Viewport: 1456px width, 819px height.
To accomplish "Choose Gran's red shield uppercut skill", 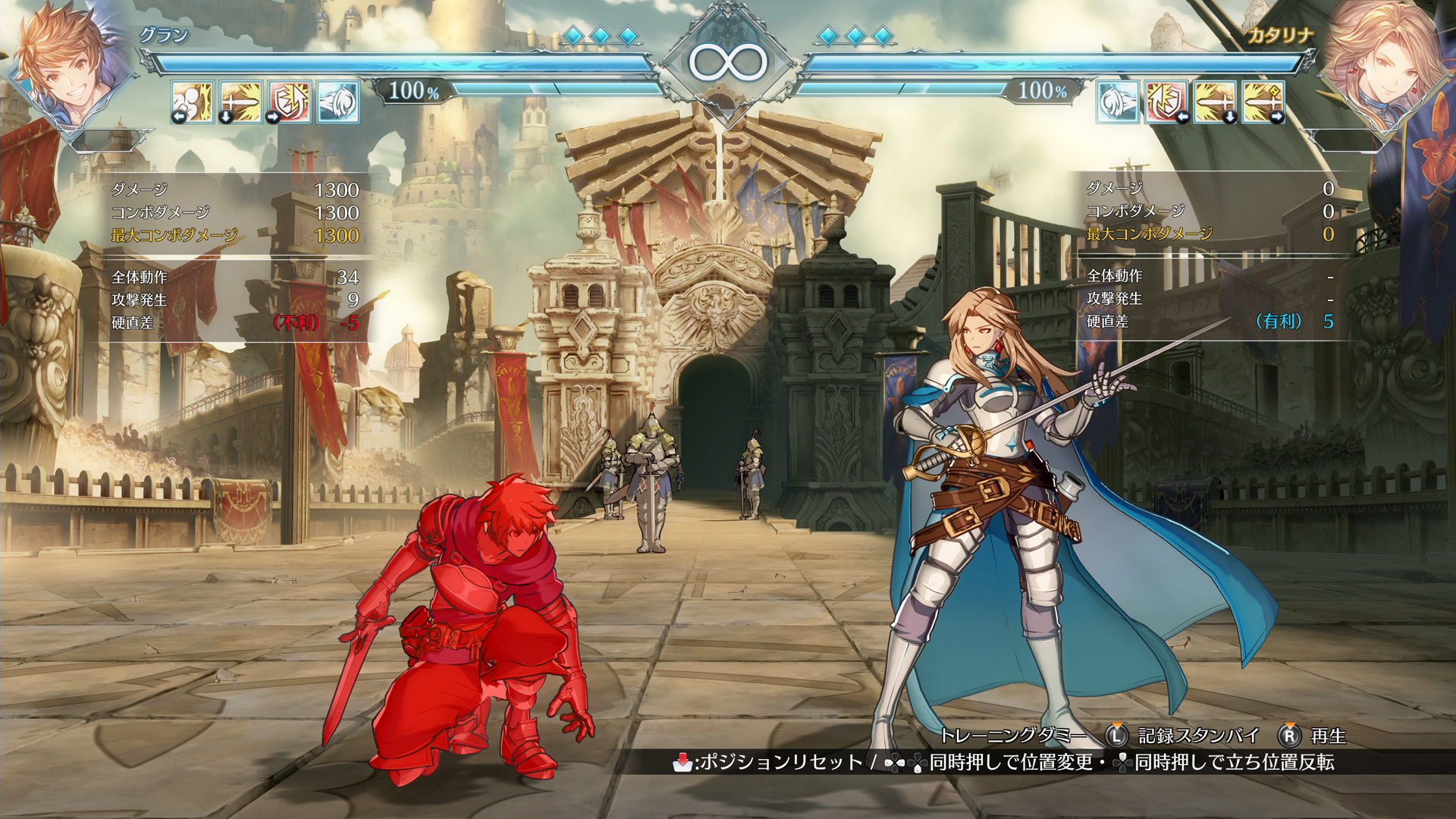I will (290, 102).
